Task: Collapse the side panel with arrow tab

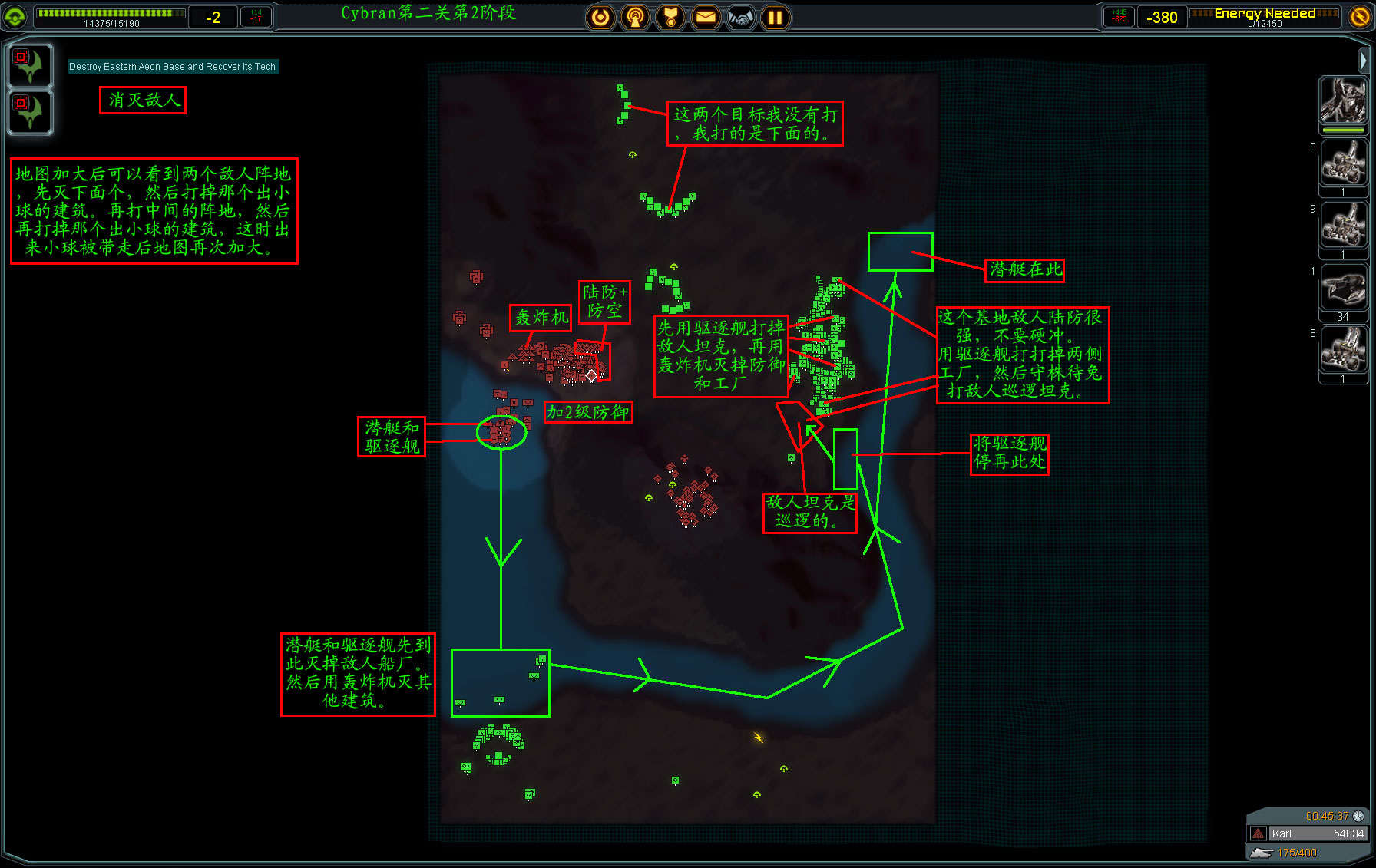Action: (1363, 60)
